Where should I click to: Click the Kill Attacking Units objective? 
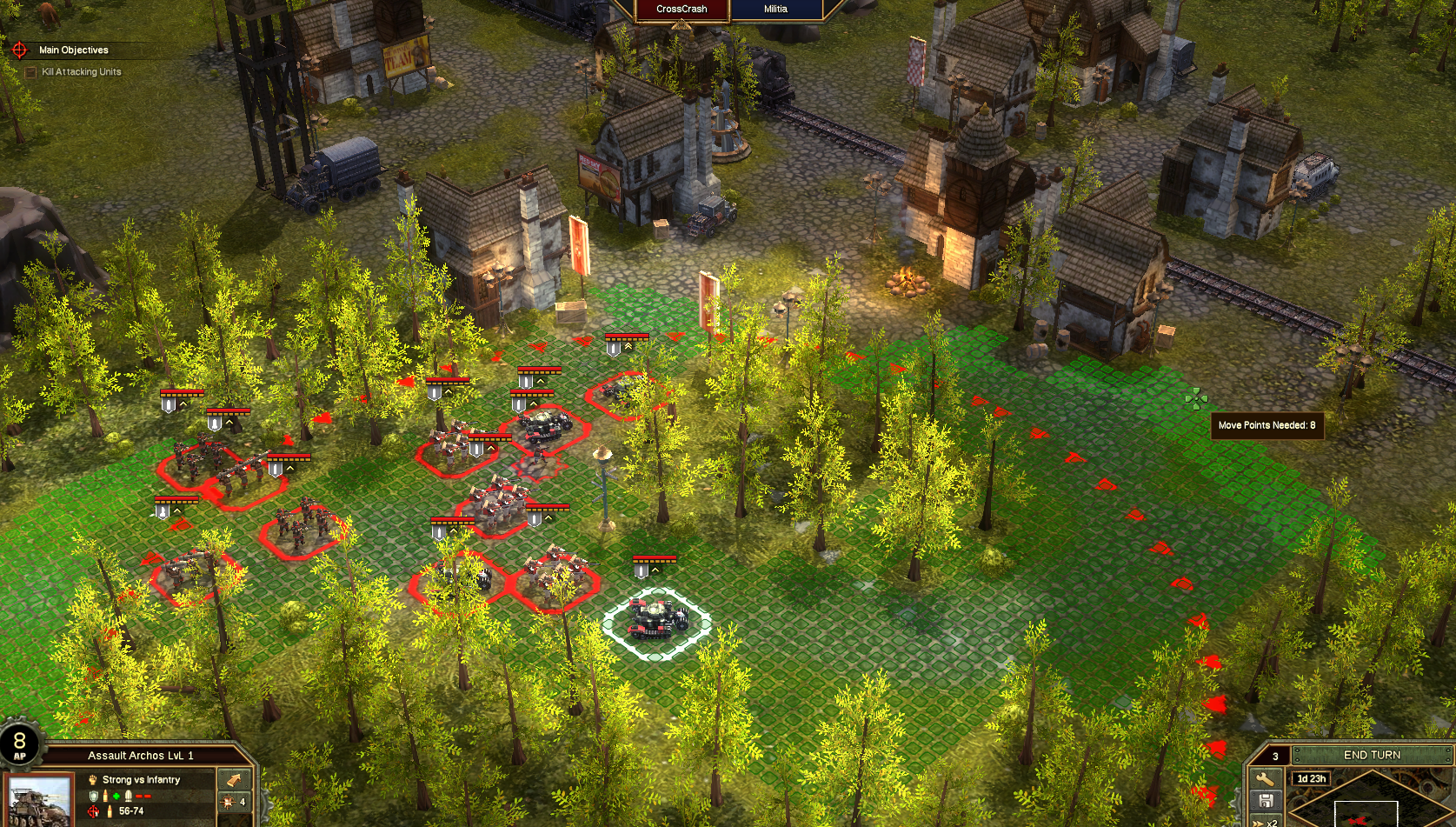81,72
